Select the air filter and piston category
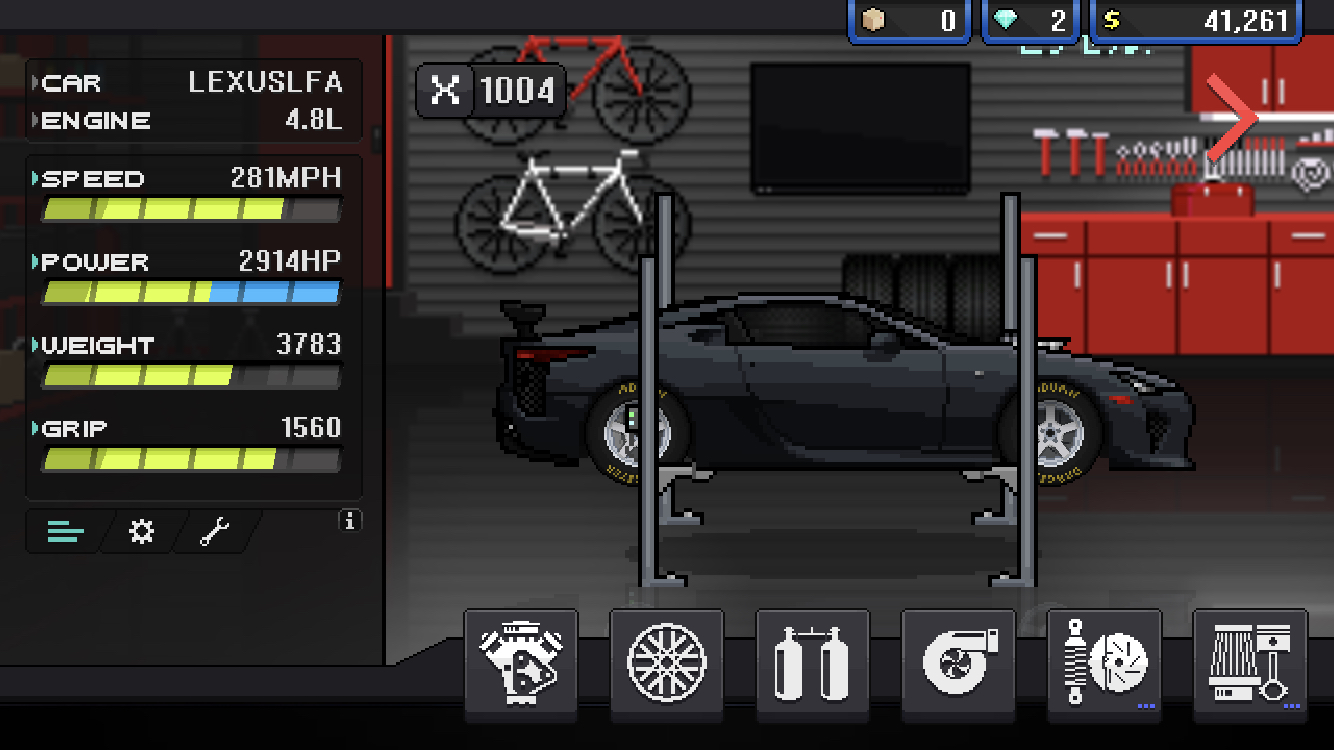The width and height of the screenshot is (1334, 750). click(1250, 664)
